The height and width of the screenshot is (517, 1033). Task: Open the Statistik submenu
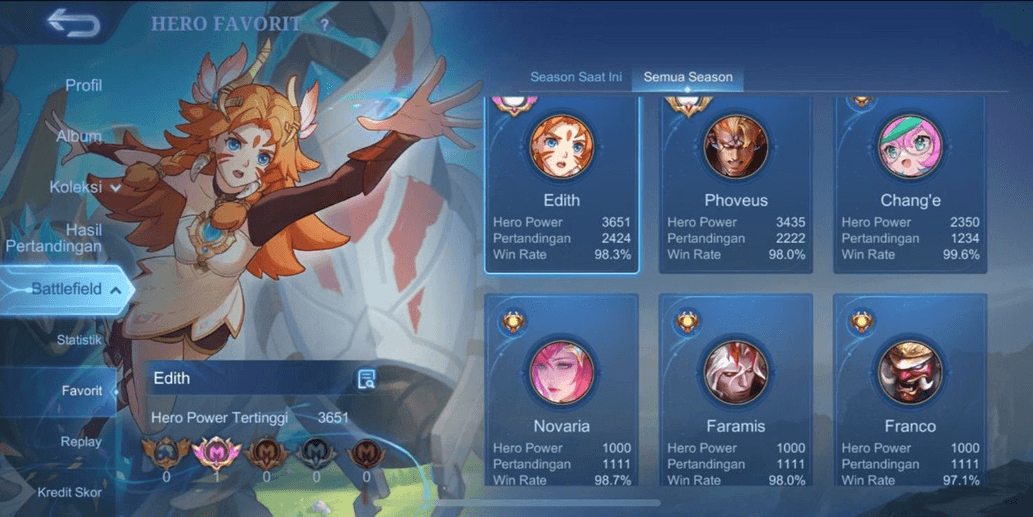coord(79,340)
